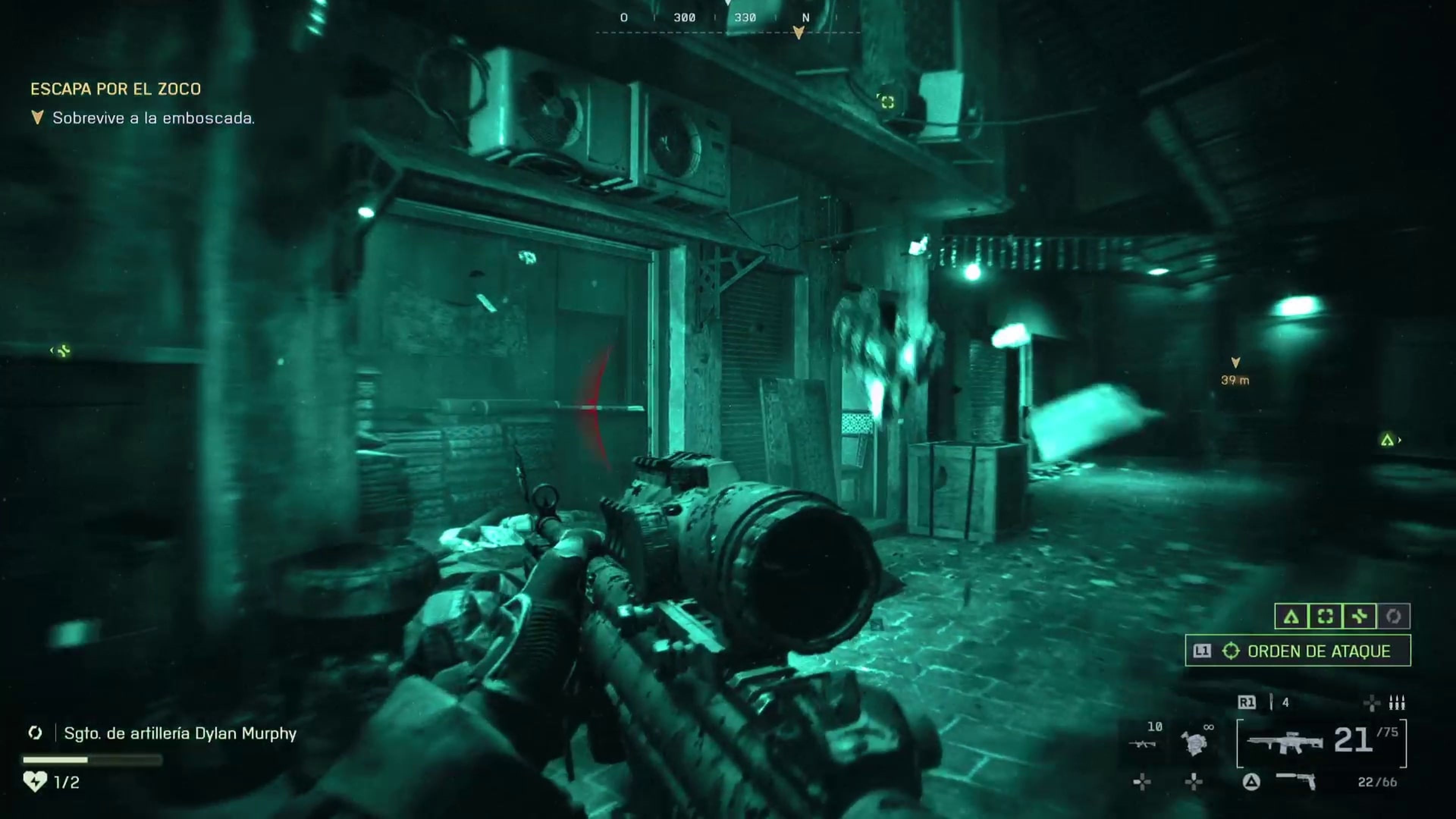This screenshot has height=819, width=1456.
Task: Click the crosshair icon beside ORDEN DE ATAQUE
Action: 1230,651
